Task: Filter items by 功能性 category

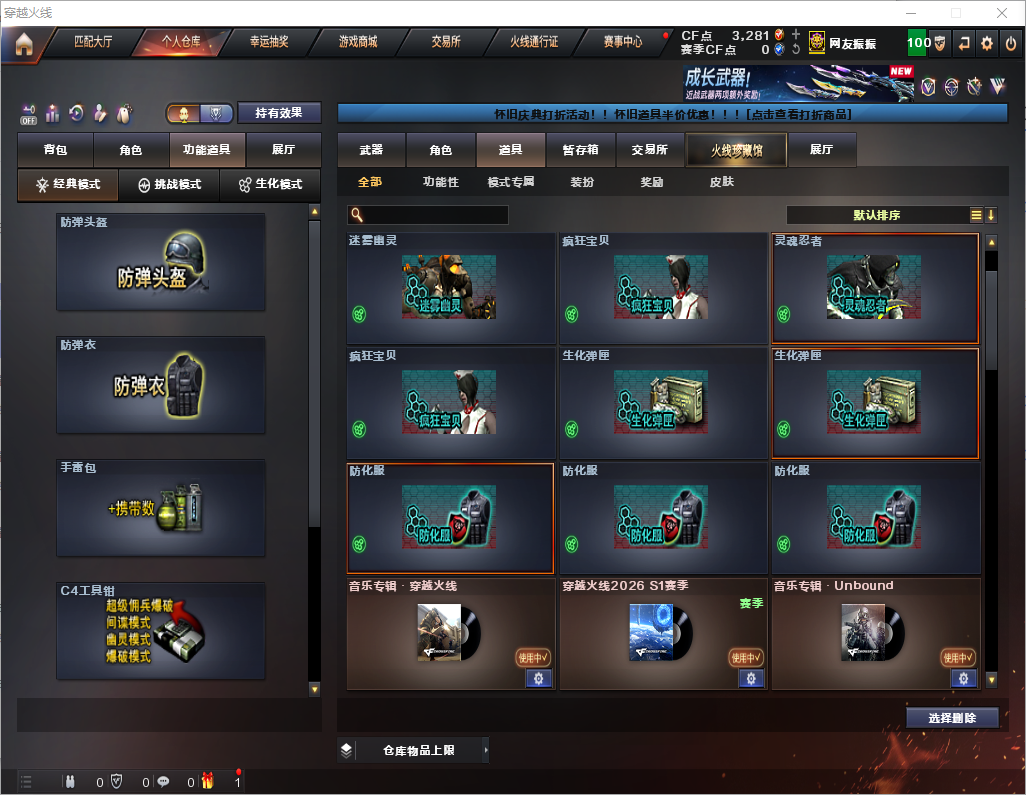Action: pos(440,183)
